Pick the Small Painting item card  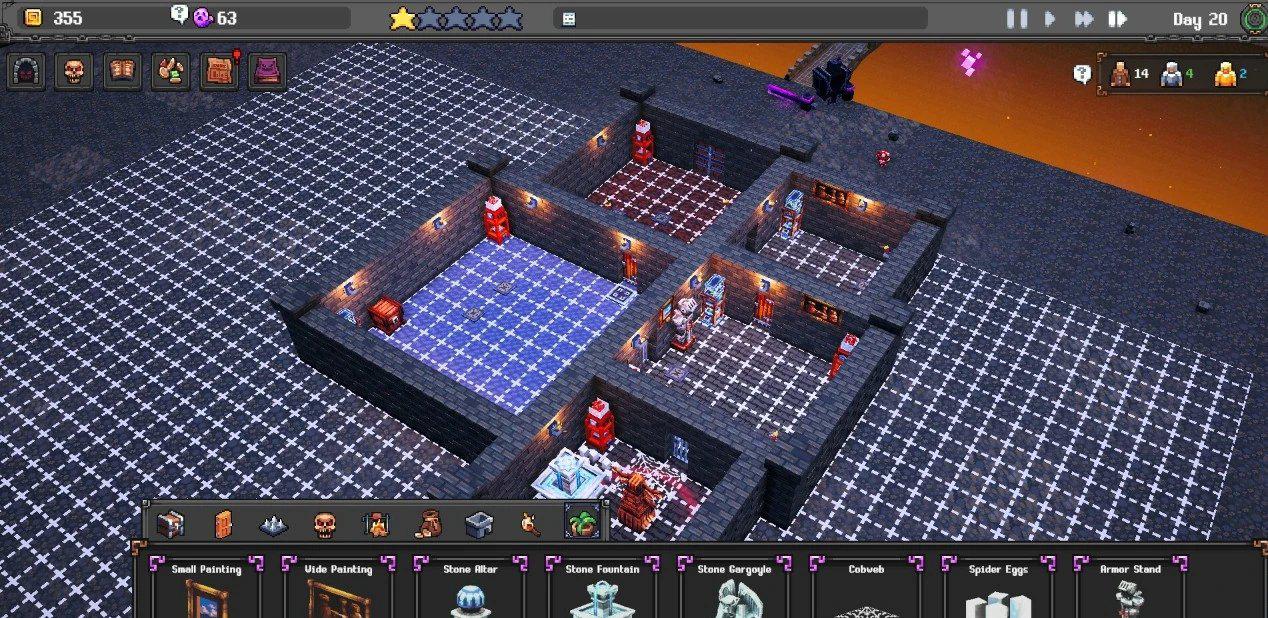coord(206,590)
